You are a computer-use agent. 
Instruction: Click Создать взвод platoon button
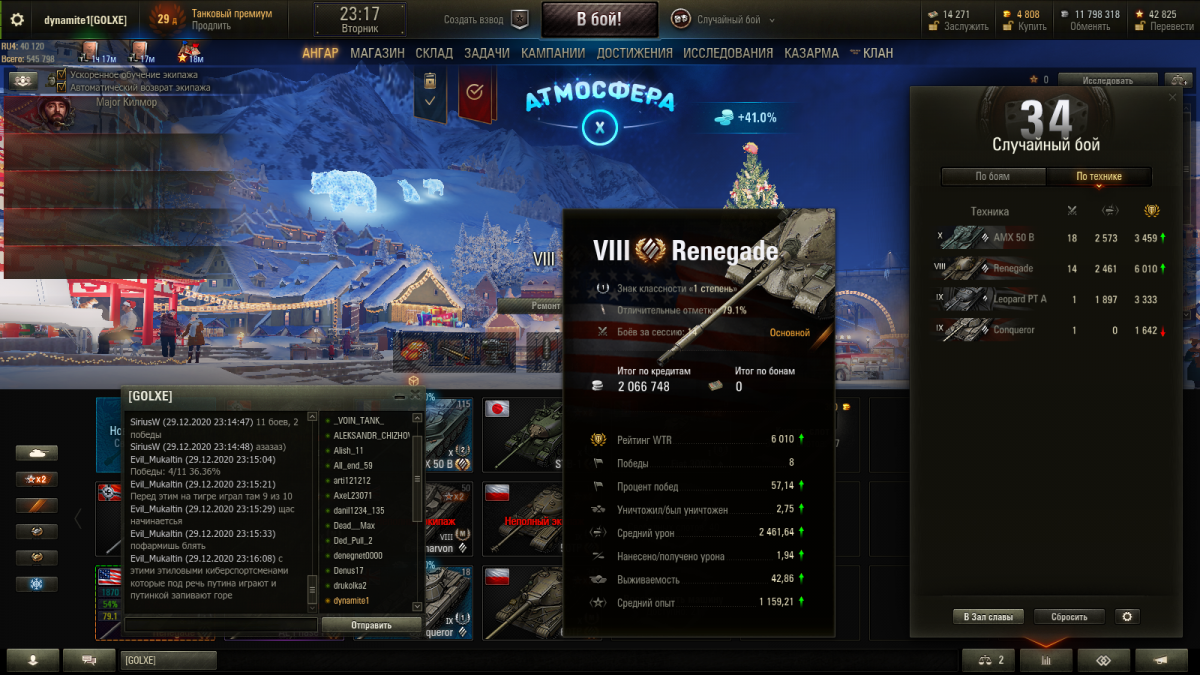(486, 19)
